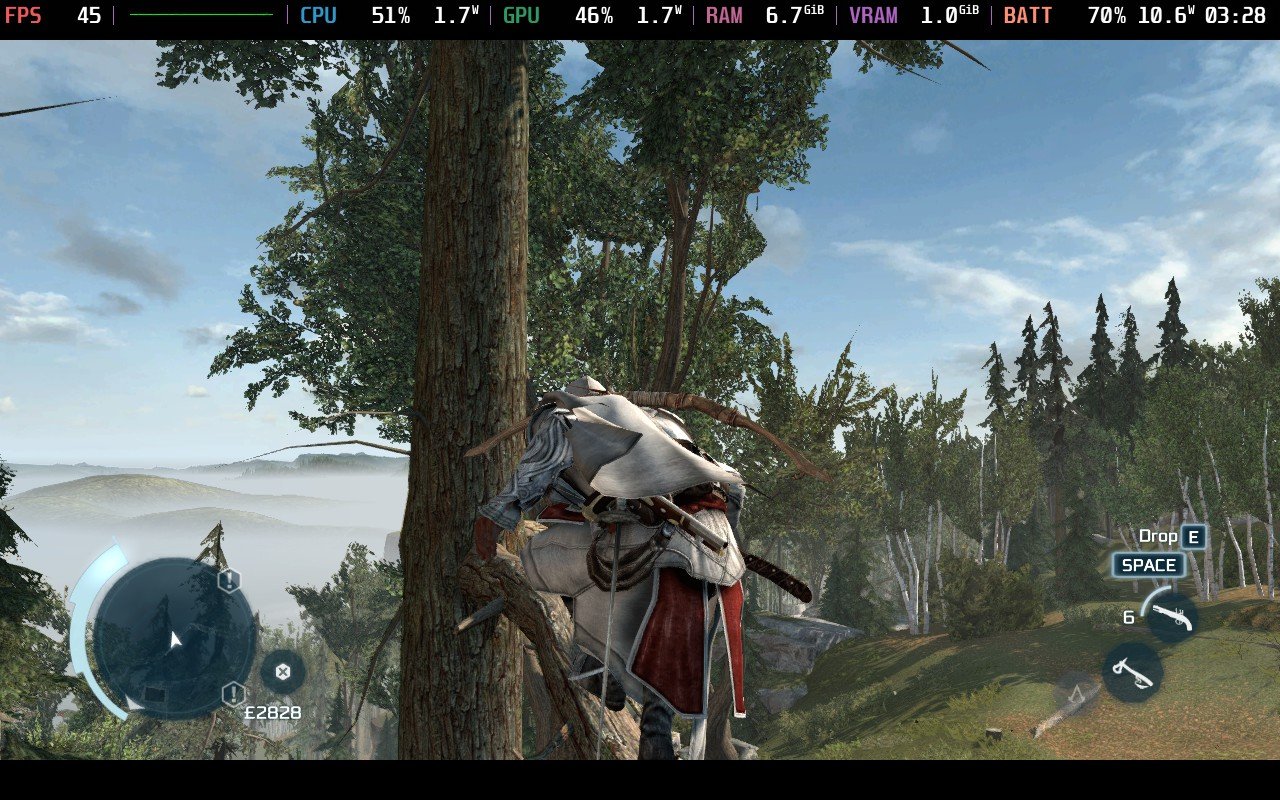The image size is (1280, 800).
Task: Click the FPS counter in the overlay
Action: tap(24, 16)
